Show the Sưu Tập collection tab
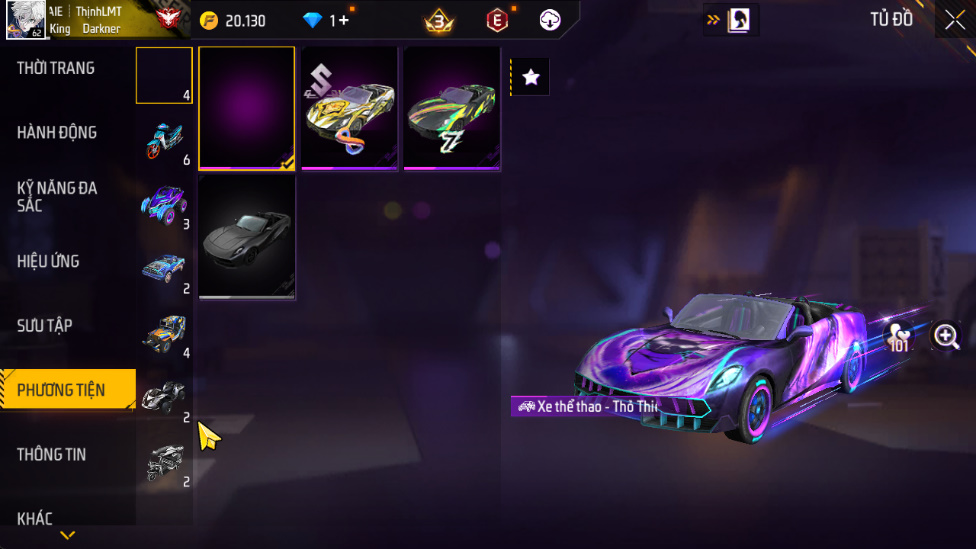The width and height of the screenshot is (976, 549). (x=45, y=325)
